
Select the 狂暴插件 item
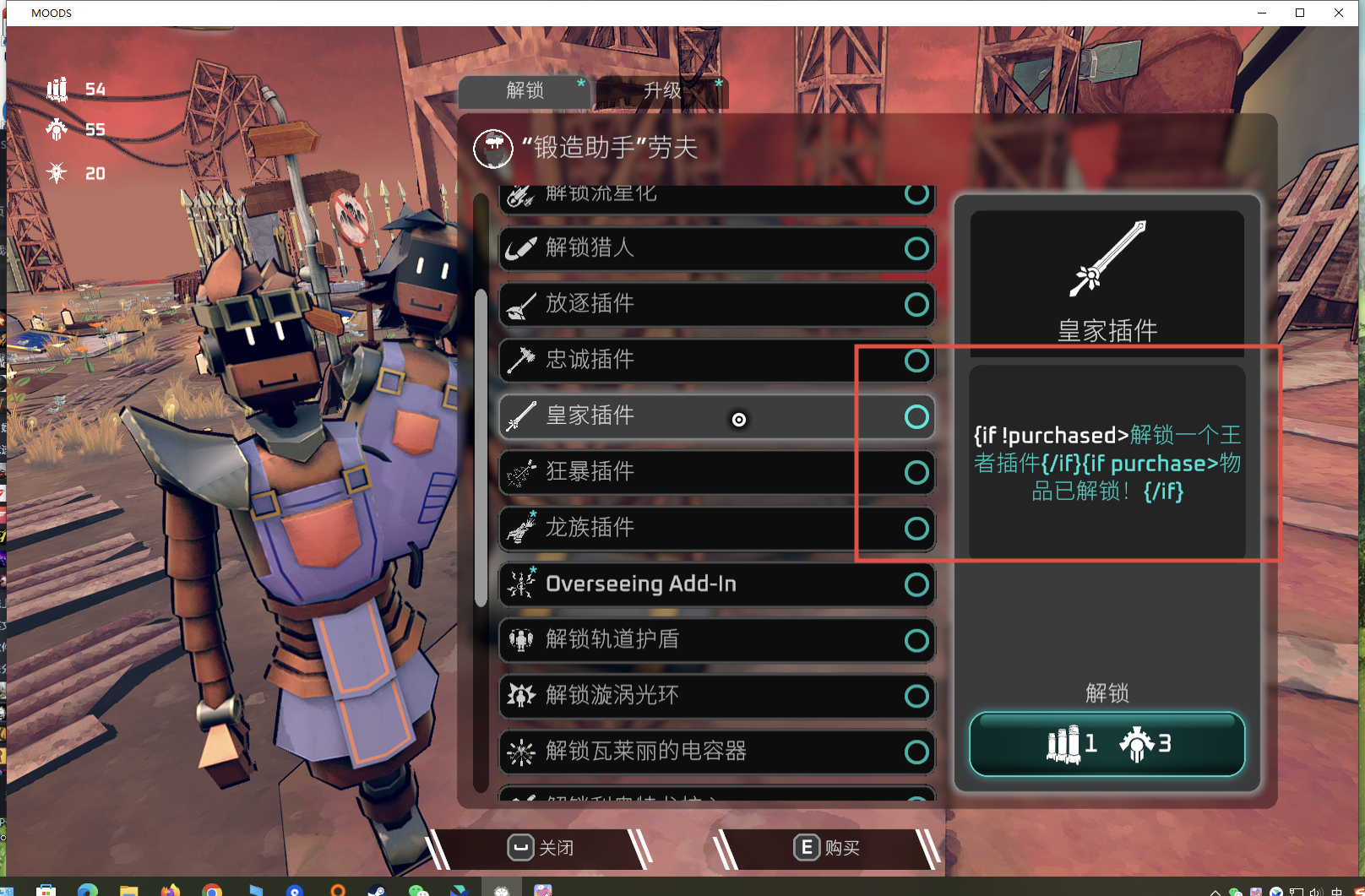[715, 472]
